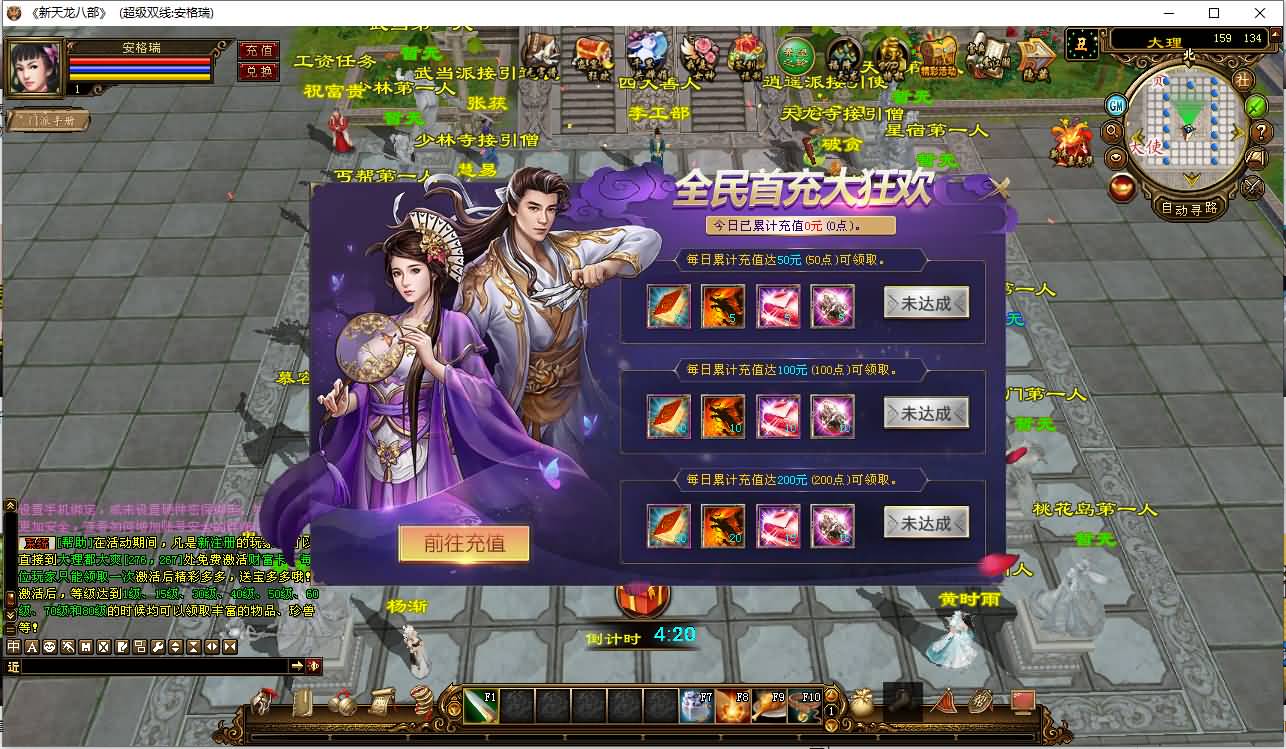Select the GM icon beside the minimap

1118,105
